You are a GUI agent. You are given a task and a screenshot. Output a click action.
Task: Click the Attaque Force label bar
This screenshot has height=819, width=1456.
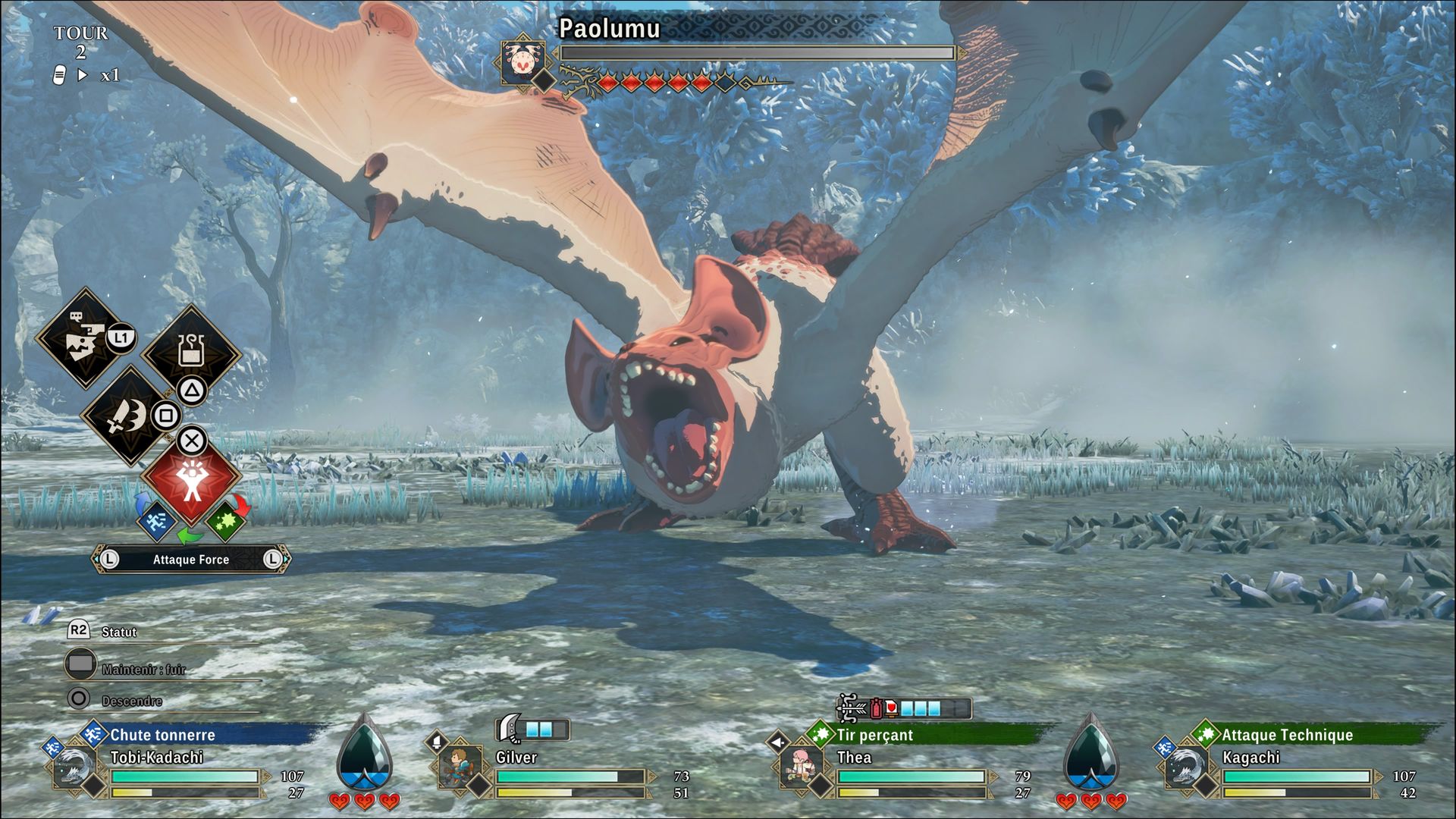191,560
